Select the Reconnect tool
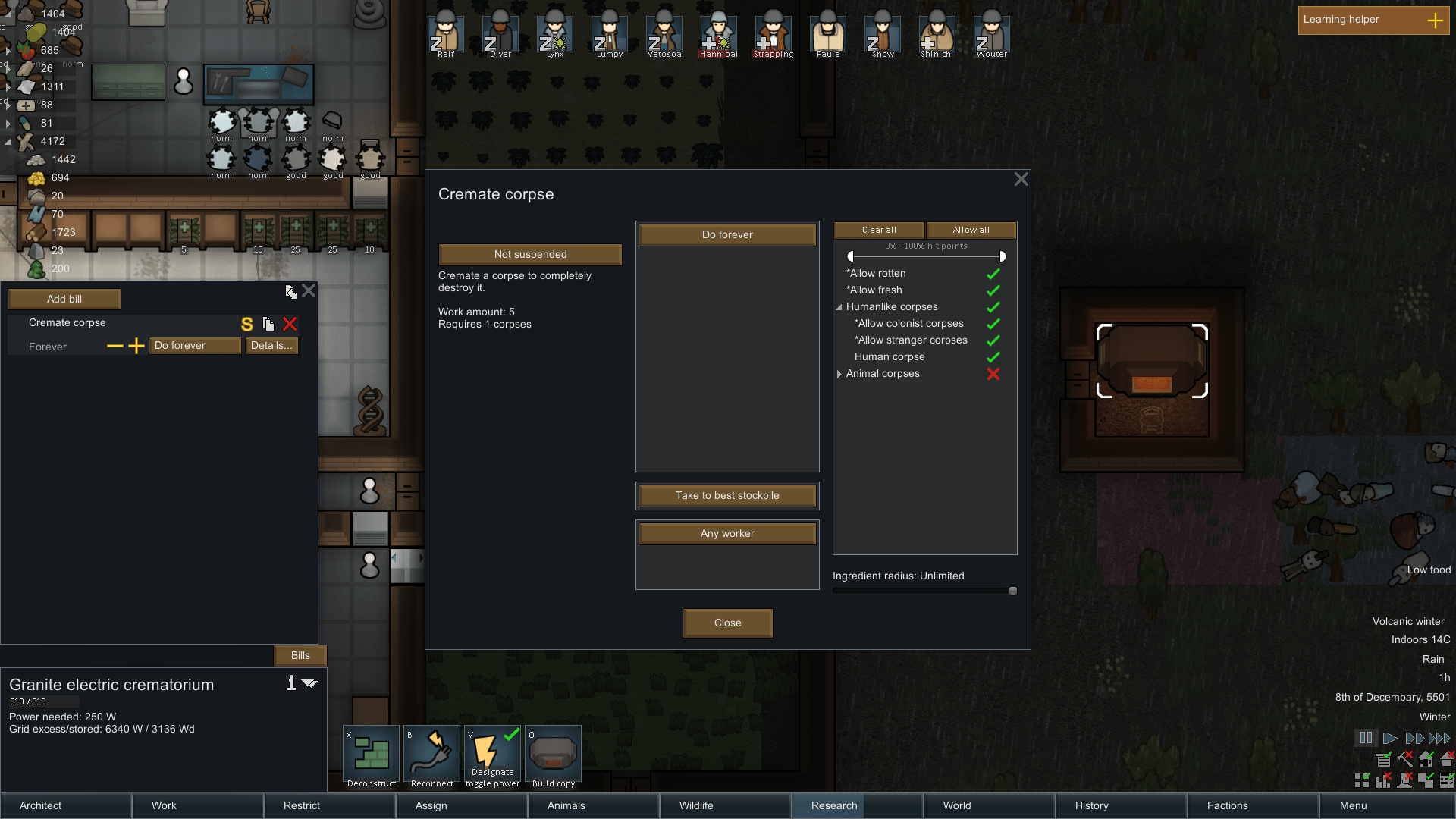 point(431,755)
